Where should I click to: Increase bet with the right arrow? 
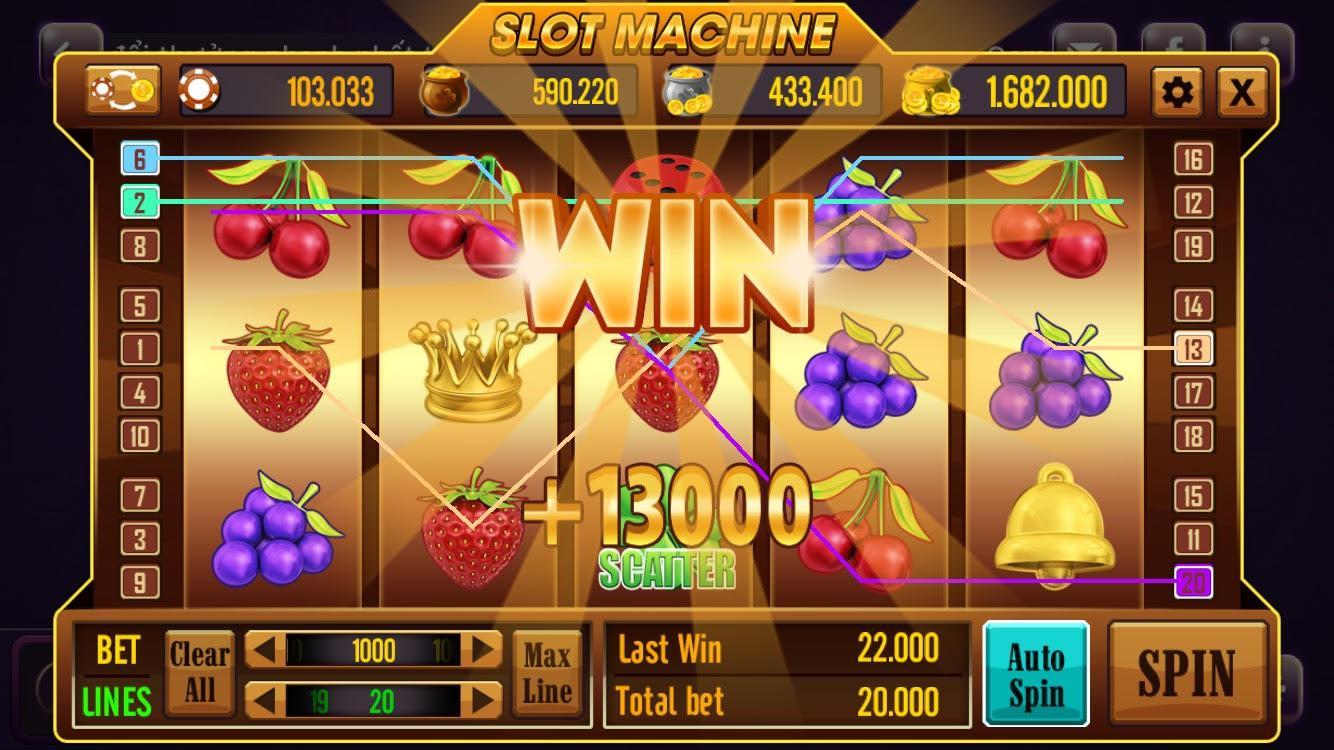point(487,652)
